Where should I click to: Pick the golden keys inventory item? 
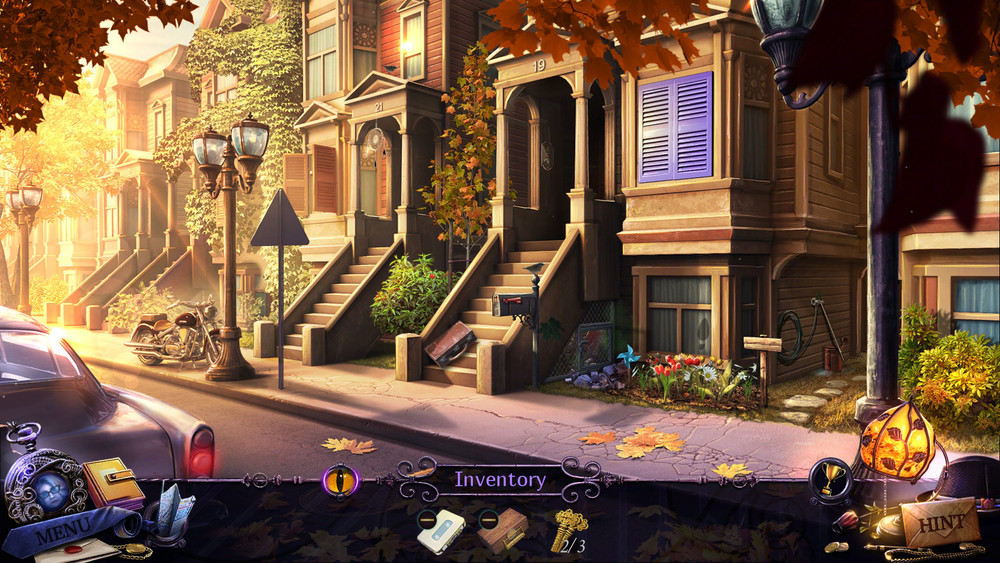pyautogui.click(x=568, y=529)
